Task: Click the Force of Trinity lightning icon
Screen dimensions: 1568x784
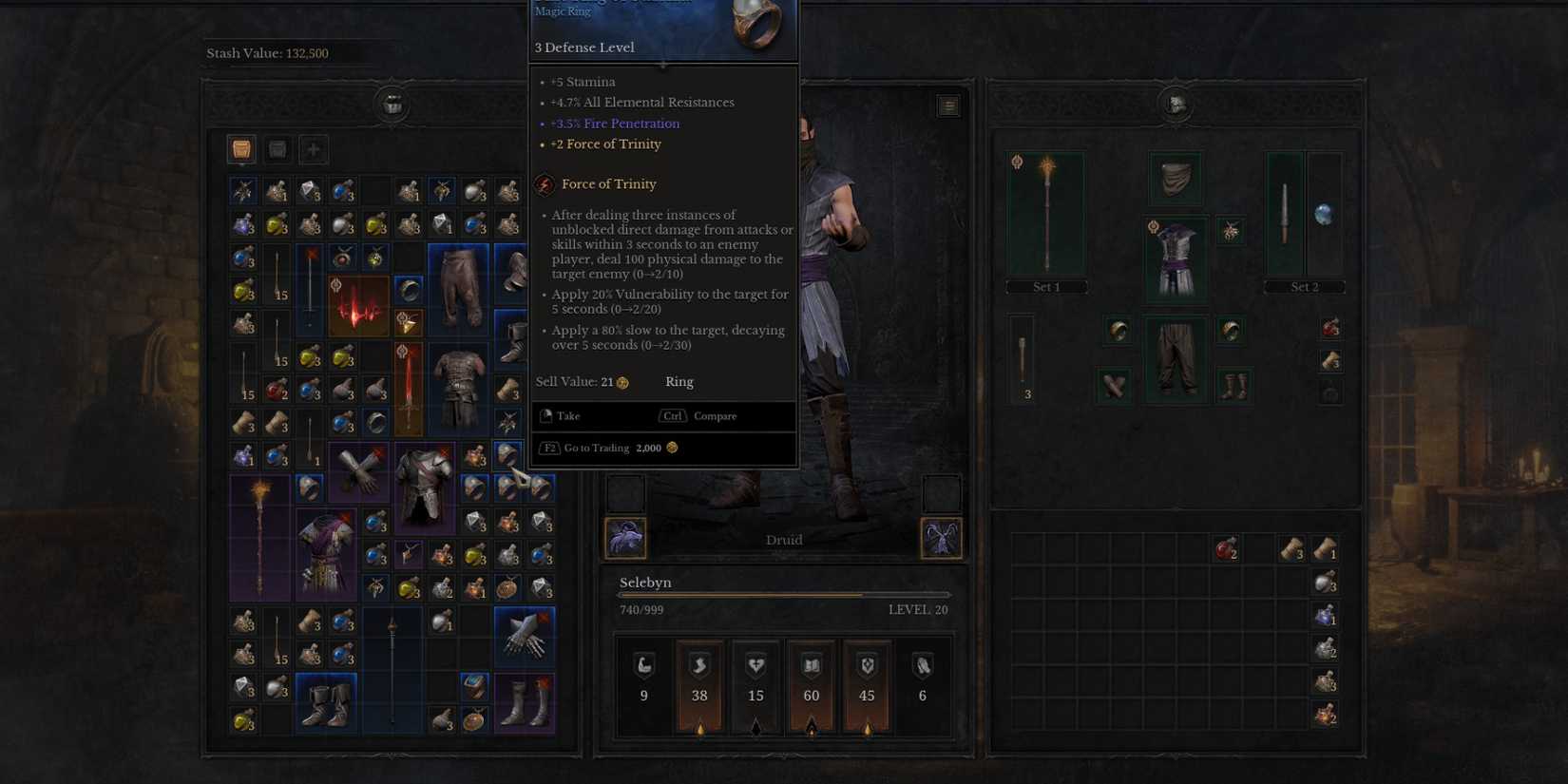Action: [545, 183]
